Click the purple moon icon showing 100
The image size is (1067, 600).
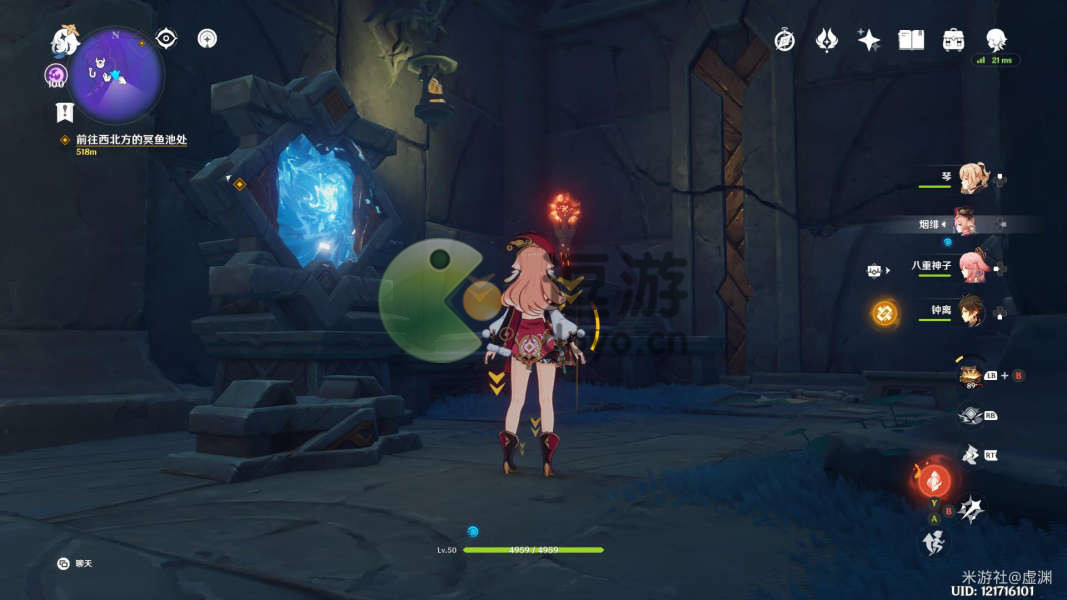pos(56,76)
